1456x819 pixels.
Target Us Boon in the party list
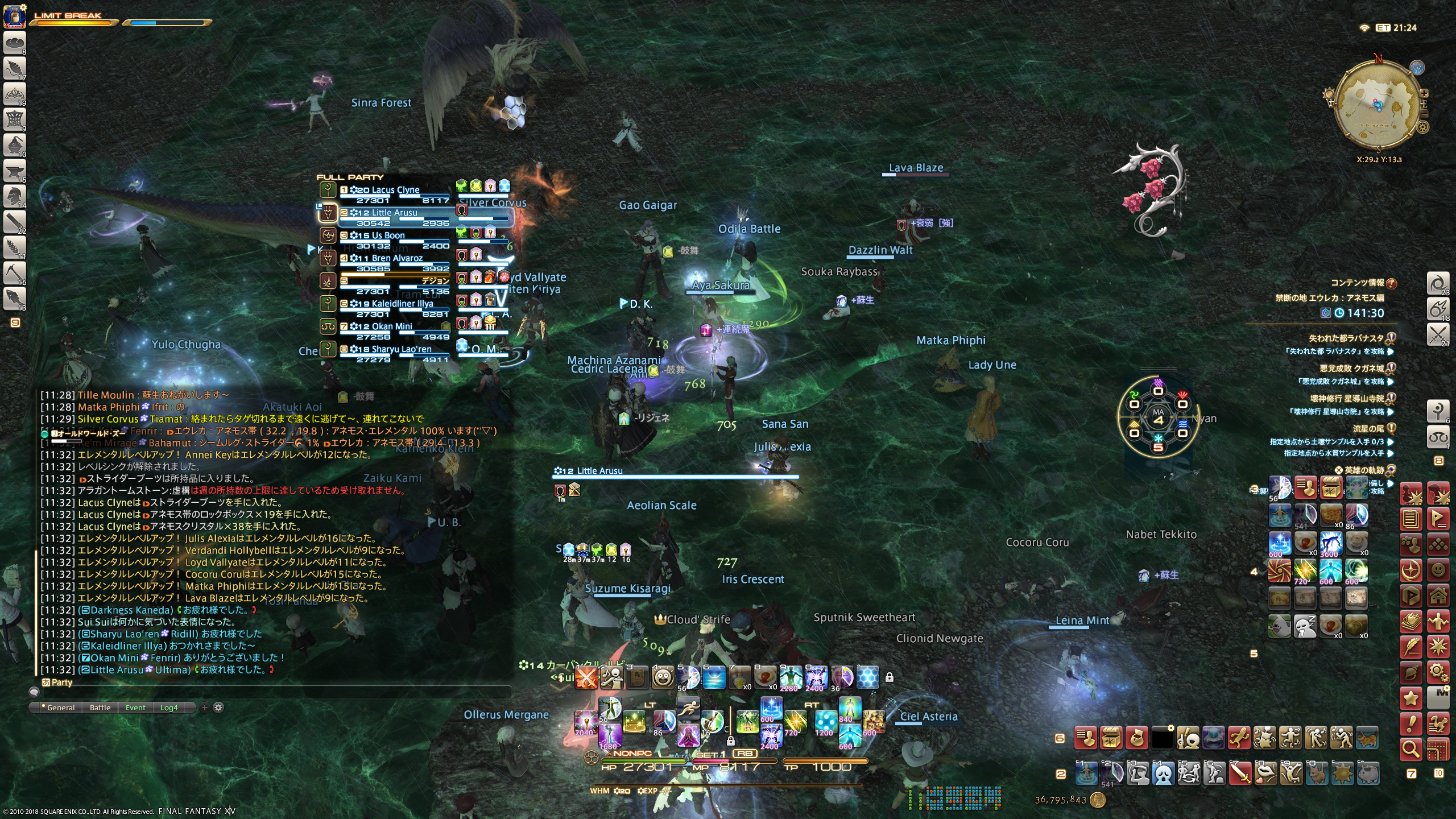pyautogui.click(x=388, y=235)
